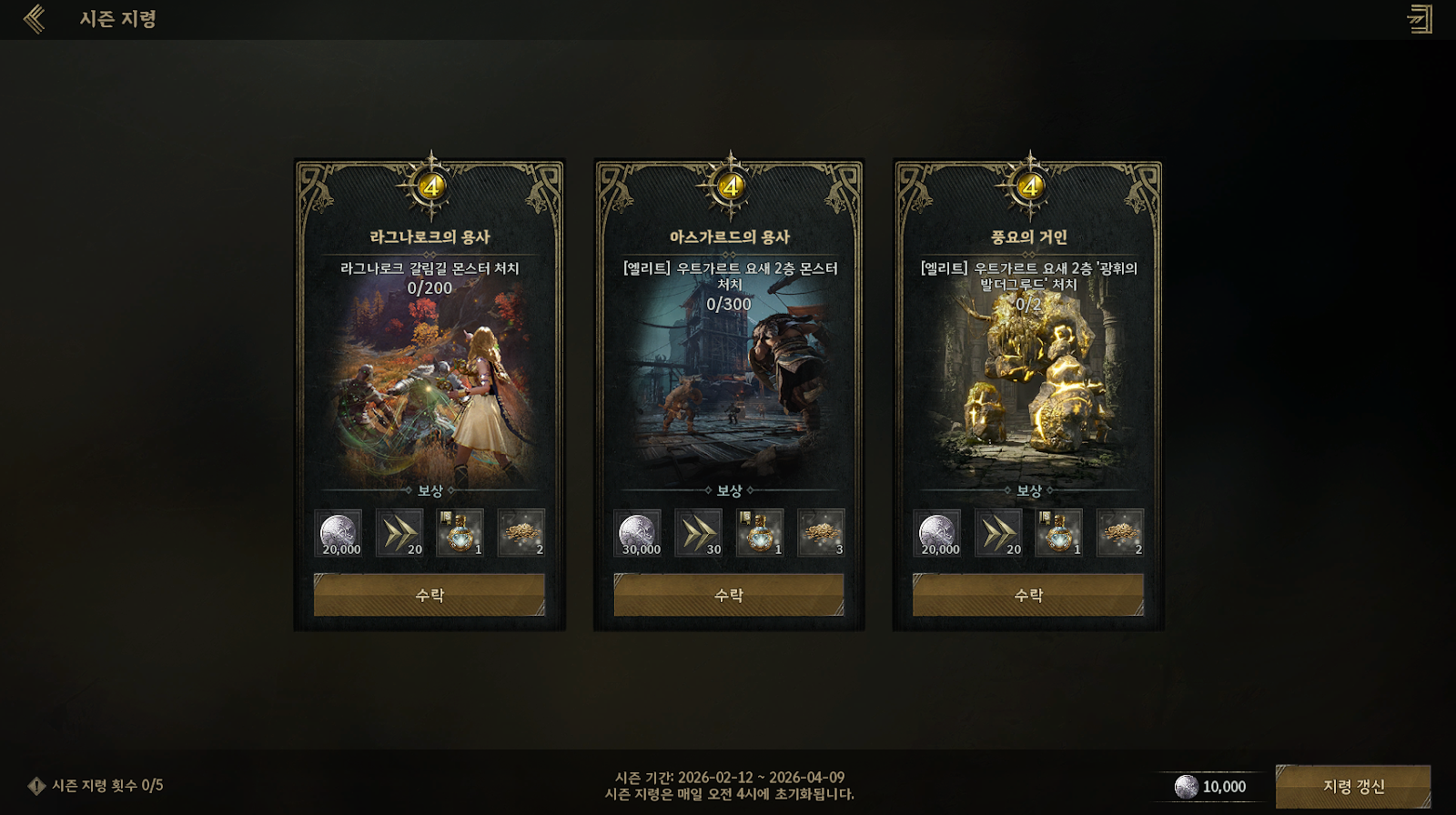Select the 아스가르드의 용사 mission card artwork
Image resolution: width=1456 pixels, height=815 pixels.
(729, 391)
